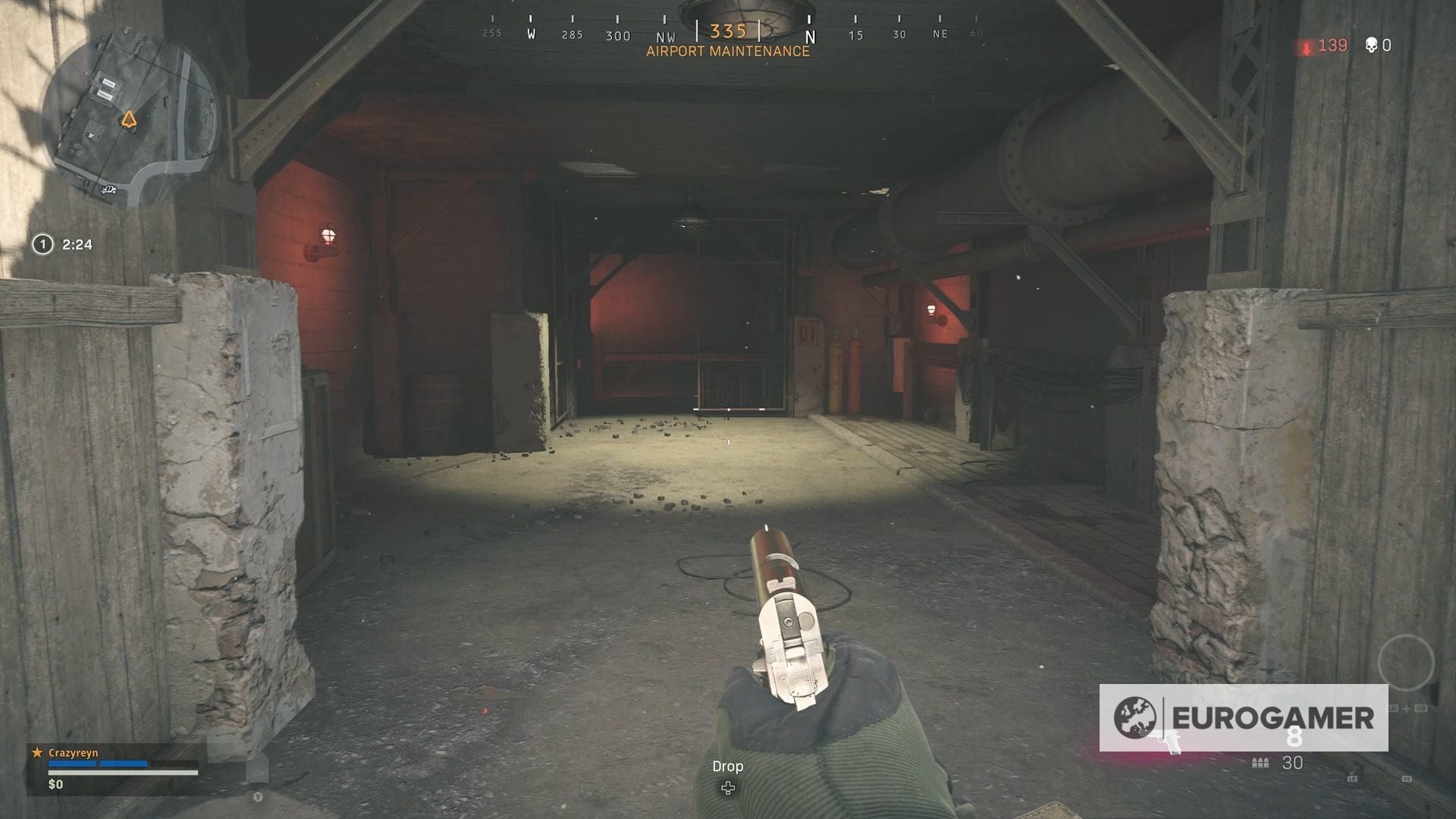Viewport: 1456px width, 819px height.
Task: Click the orange player arrow on minimap
Action: click(x=128, y=119)
